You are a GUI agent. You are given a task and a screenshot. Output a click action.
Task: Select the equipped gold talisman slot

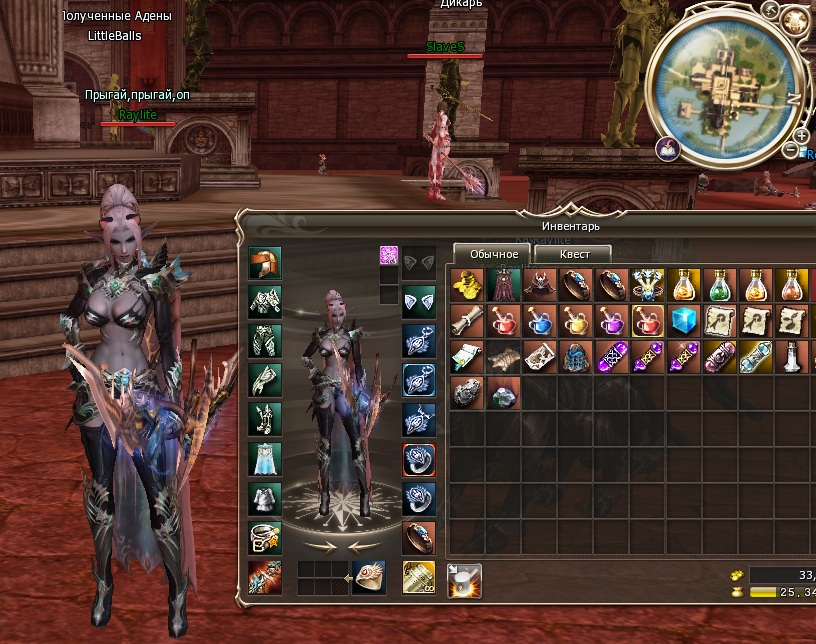coord(418,577)
